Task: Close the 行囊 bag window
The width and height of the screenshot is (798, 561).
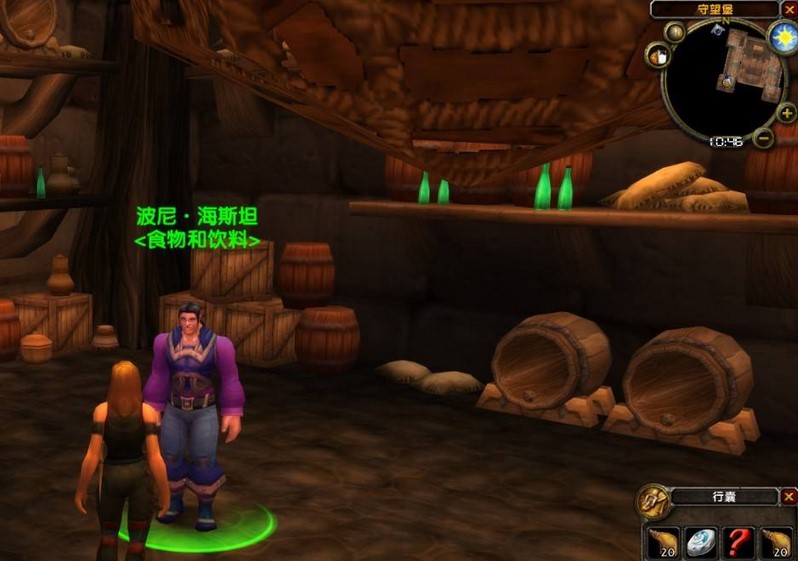Action: point(788,496)
